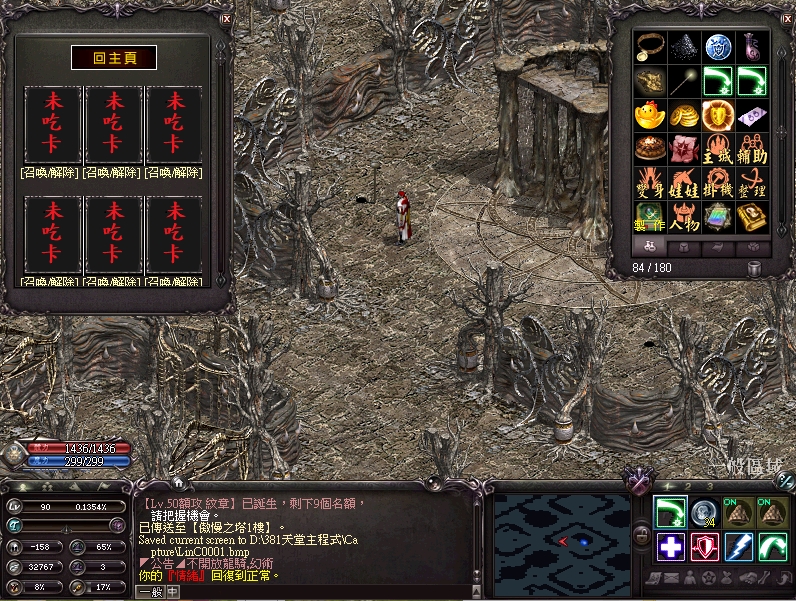
Task: Click the inventory trash can
Action: (x=754, y=268)
